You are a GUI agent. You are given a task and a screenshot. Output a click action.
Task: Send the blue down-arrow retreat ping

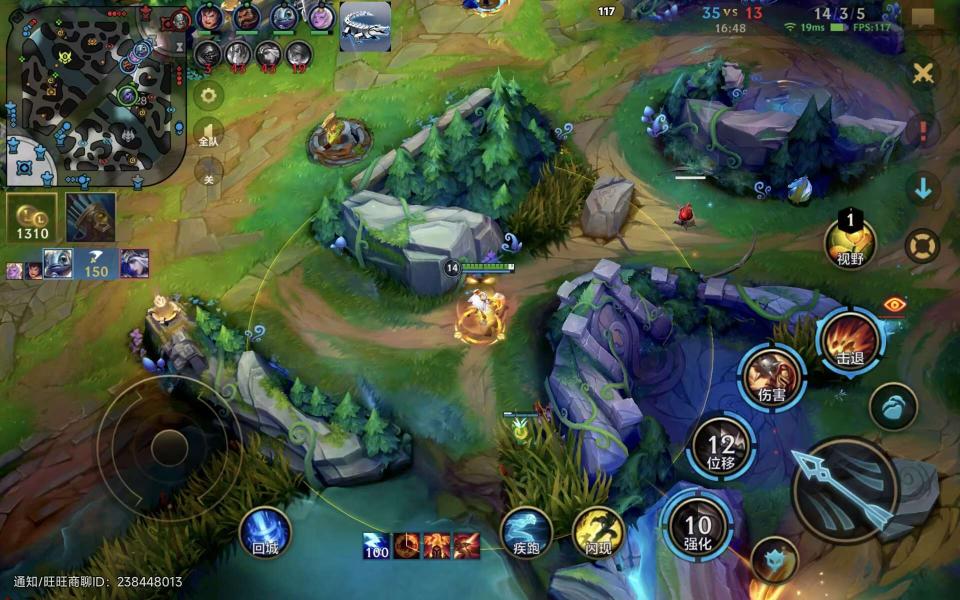coord(923,188)
